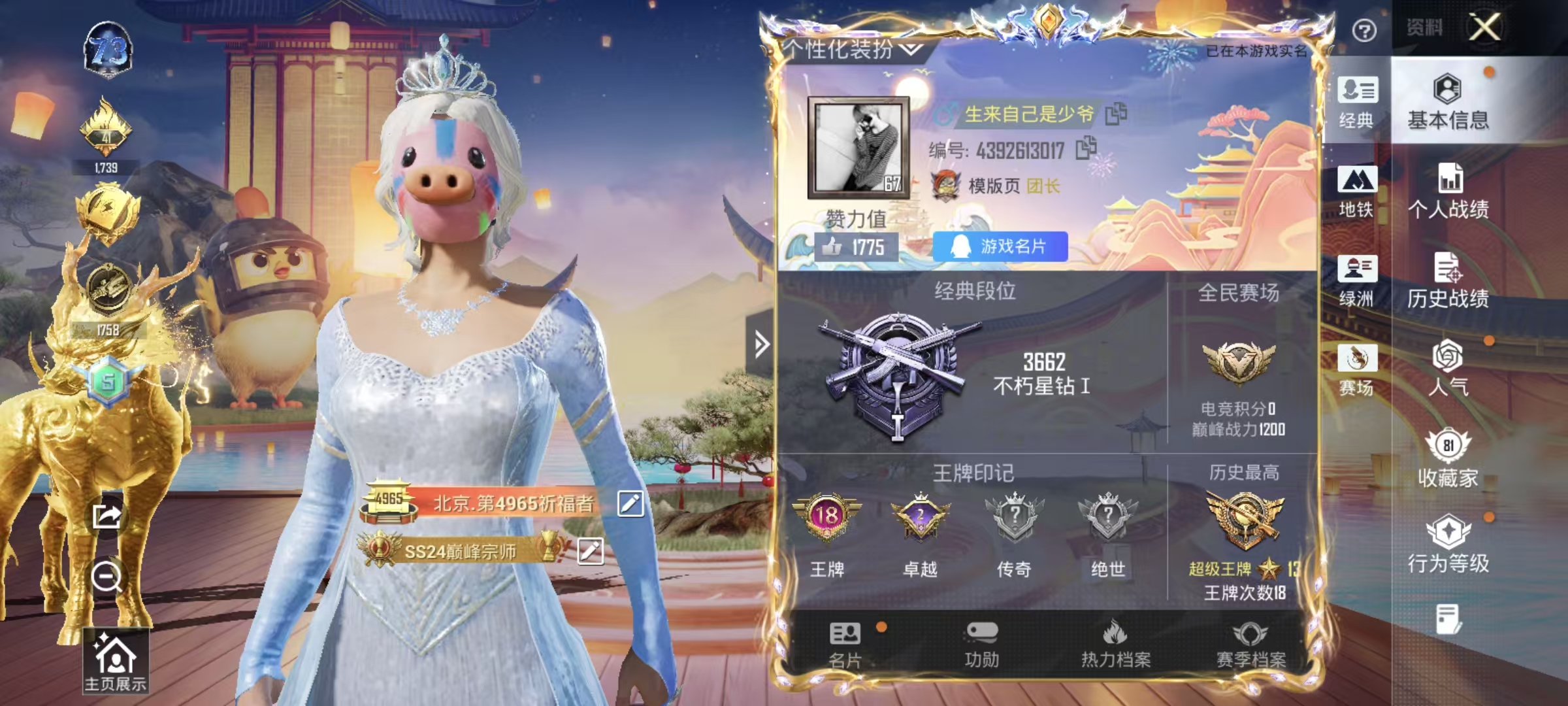Open the 人气 popularity page
This screenshot has width=1568, height=706.
(x=1448, y=369)
